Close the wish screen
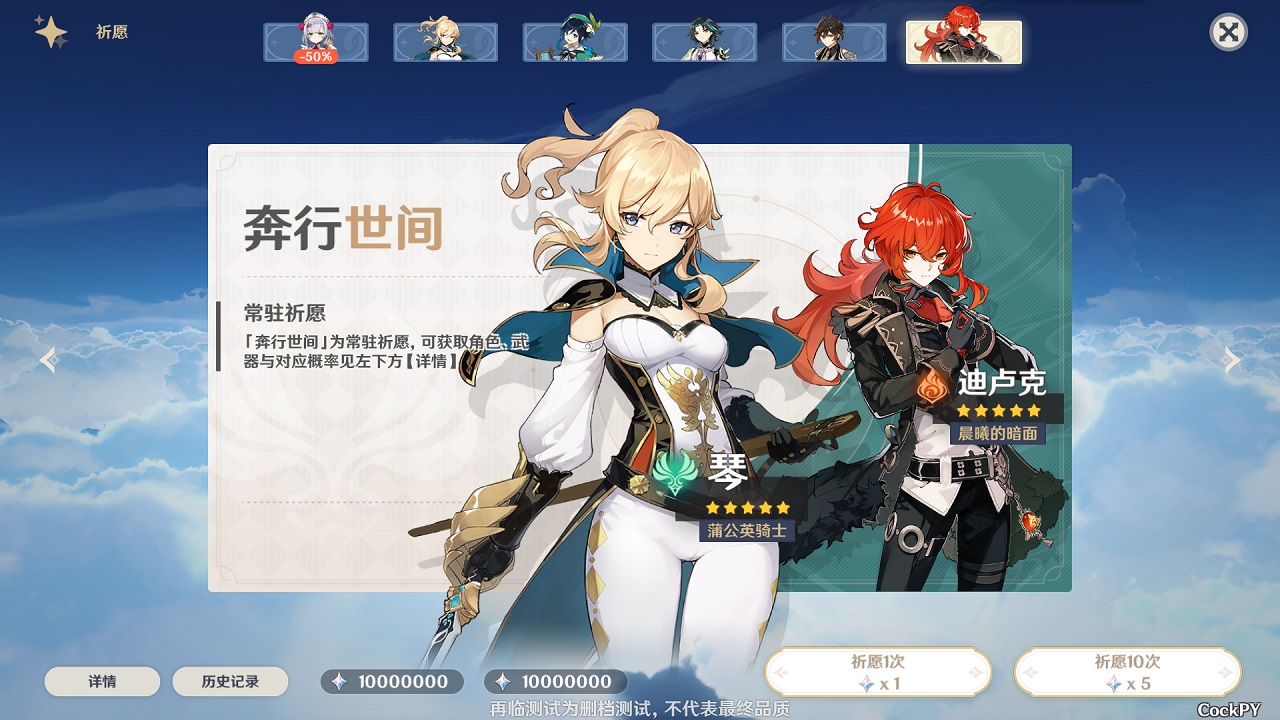 [1228, 32]
